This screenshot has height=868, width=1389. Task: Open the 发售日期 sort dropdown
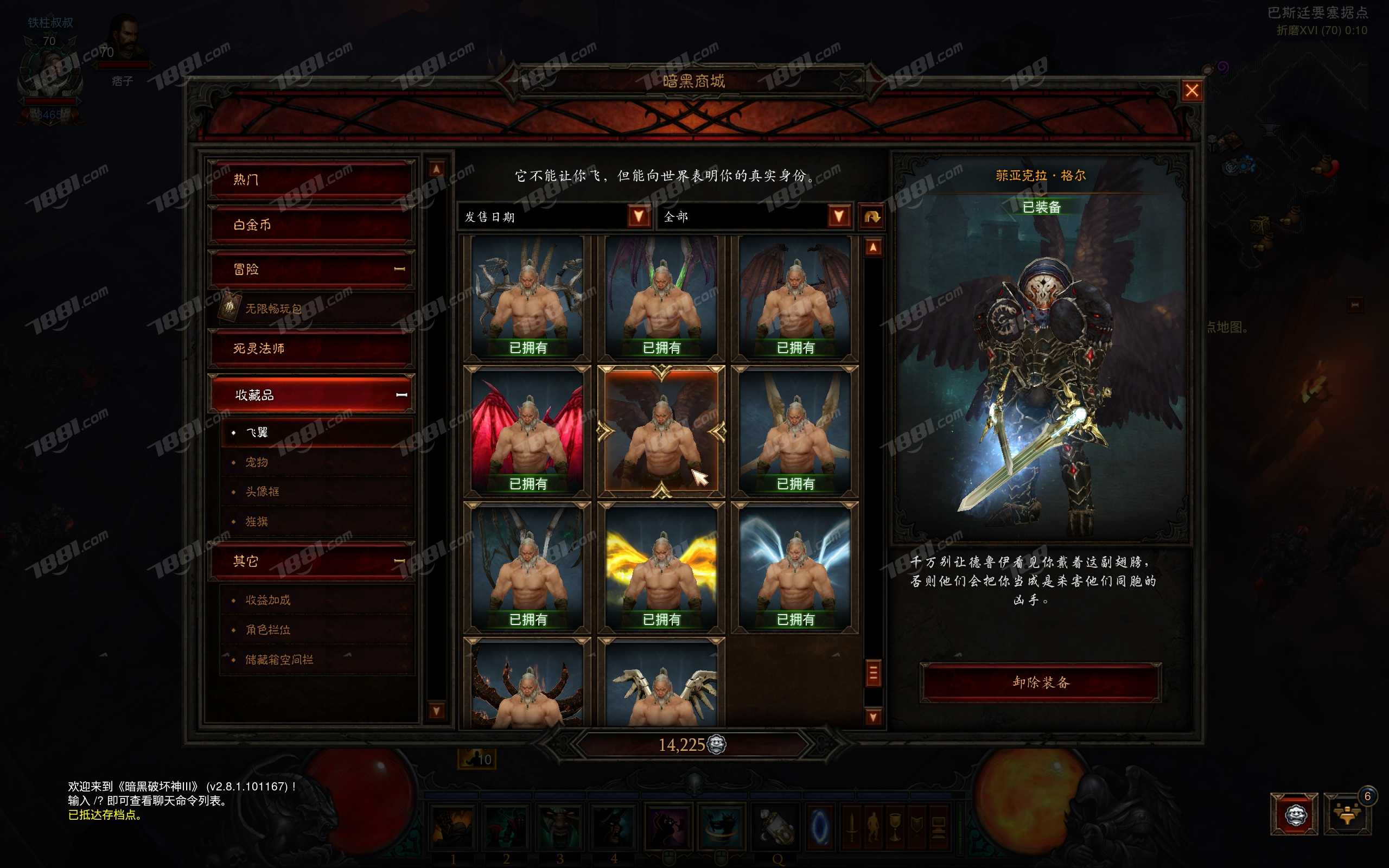pos(638,216)
